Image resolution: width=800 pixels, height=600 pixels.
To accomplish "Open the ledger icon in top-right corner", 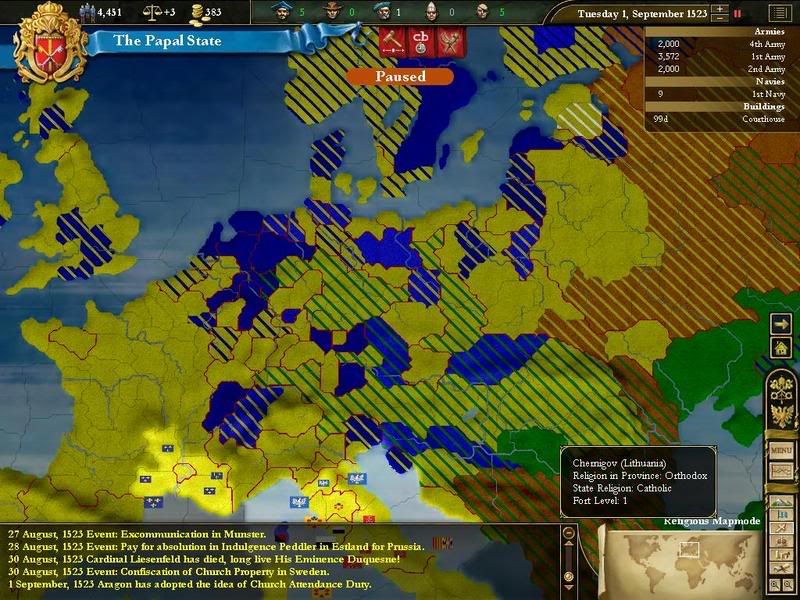I will click(x=779, y=13).
